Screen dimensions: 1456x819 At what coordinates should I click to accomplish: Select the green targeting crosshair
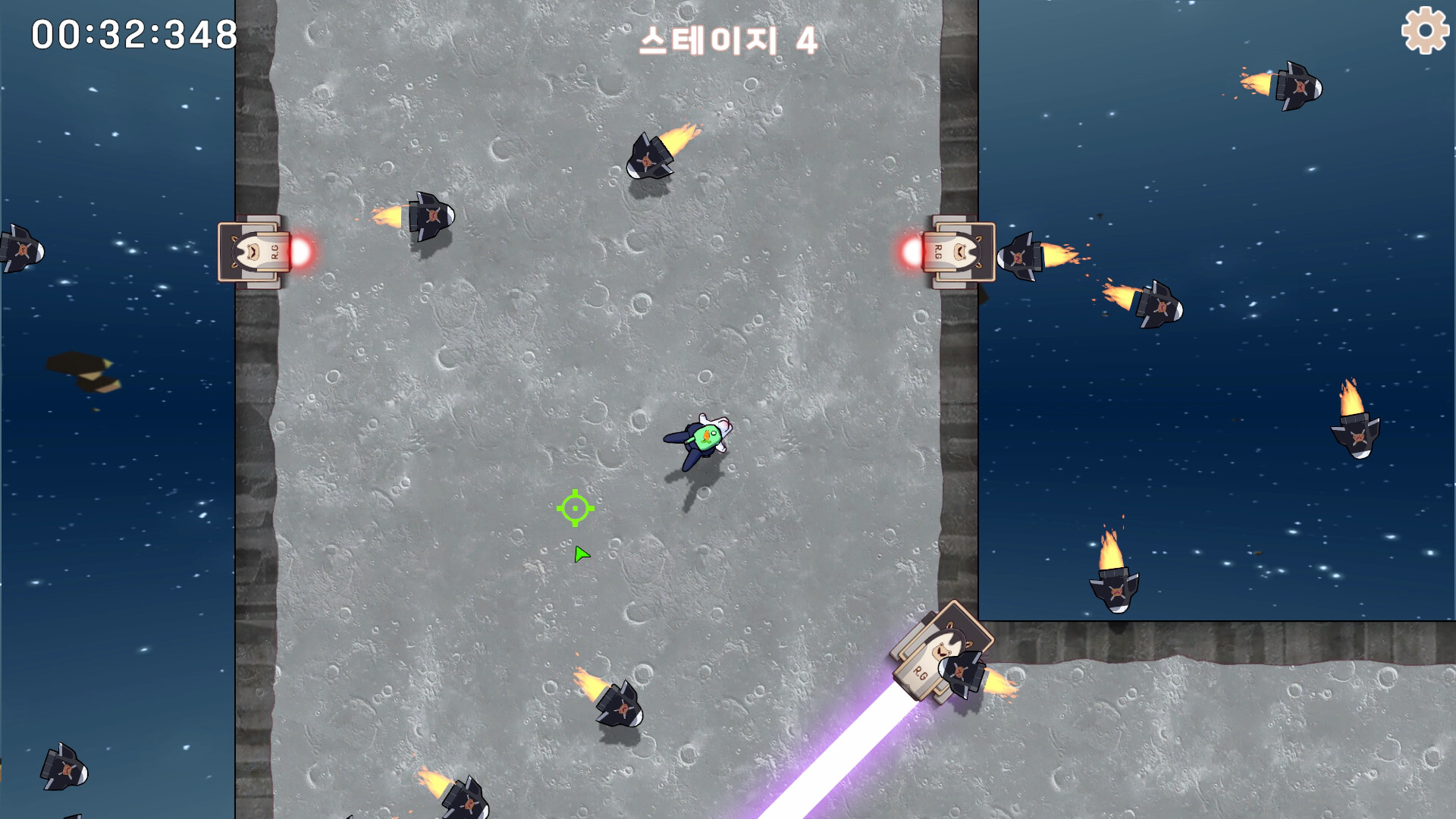click(576, 508)
